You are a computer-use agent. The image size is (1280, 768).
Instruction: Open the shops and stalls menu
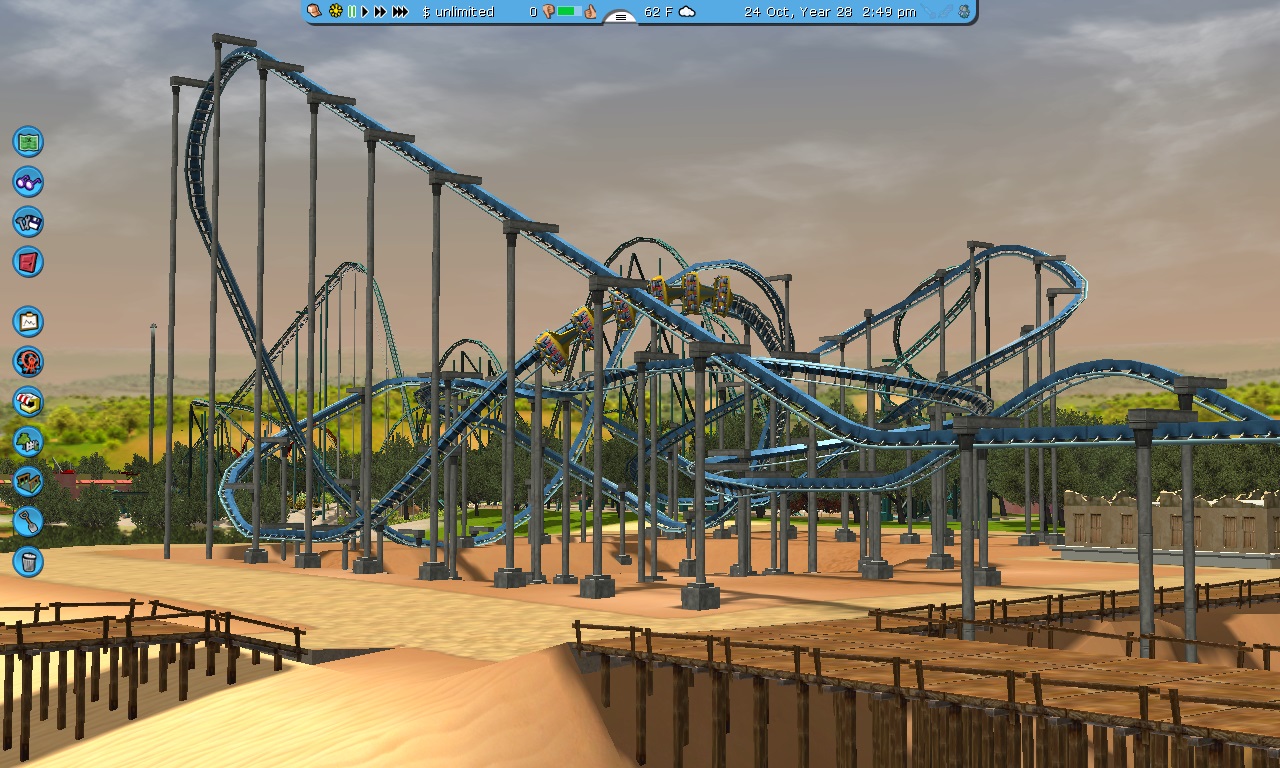[28, 402]
